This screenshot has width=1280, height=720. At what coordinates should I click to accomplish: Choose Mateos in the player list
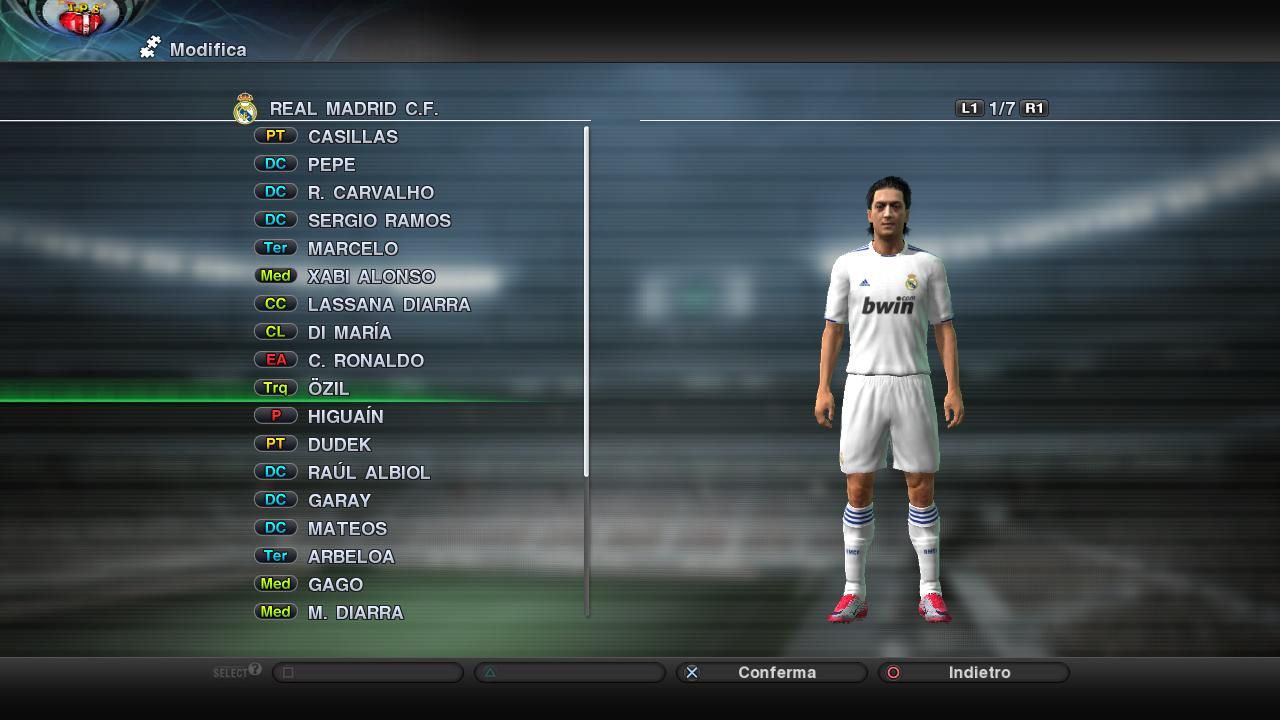tap(347, 529)
